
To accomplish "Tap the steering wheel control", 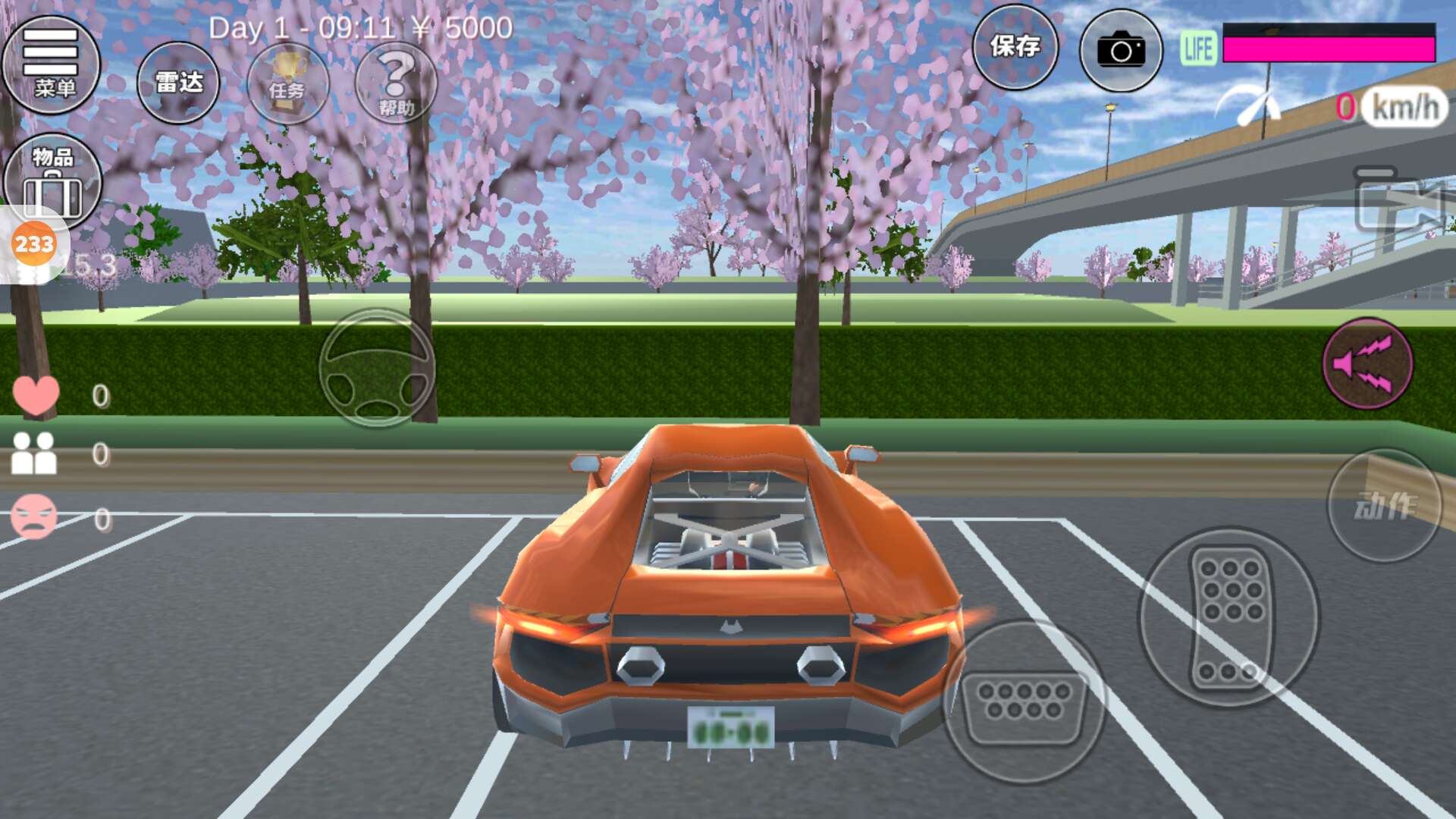I will pos(377,368).
